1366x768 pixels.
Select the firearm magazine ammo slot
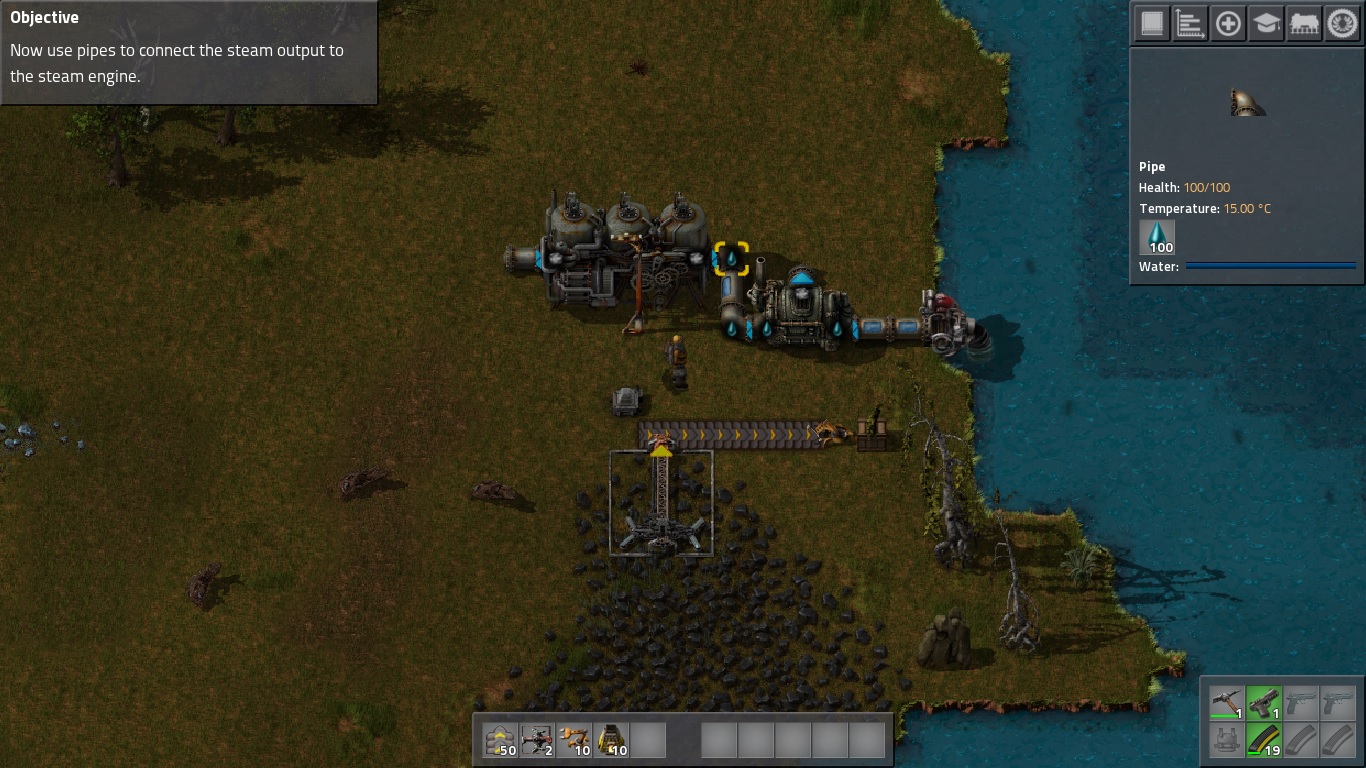(x=1264, y=742)
